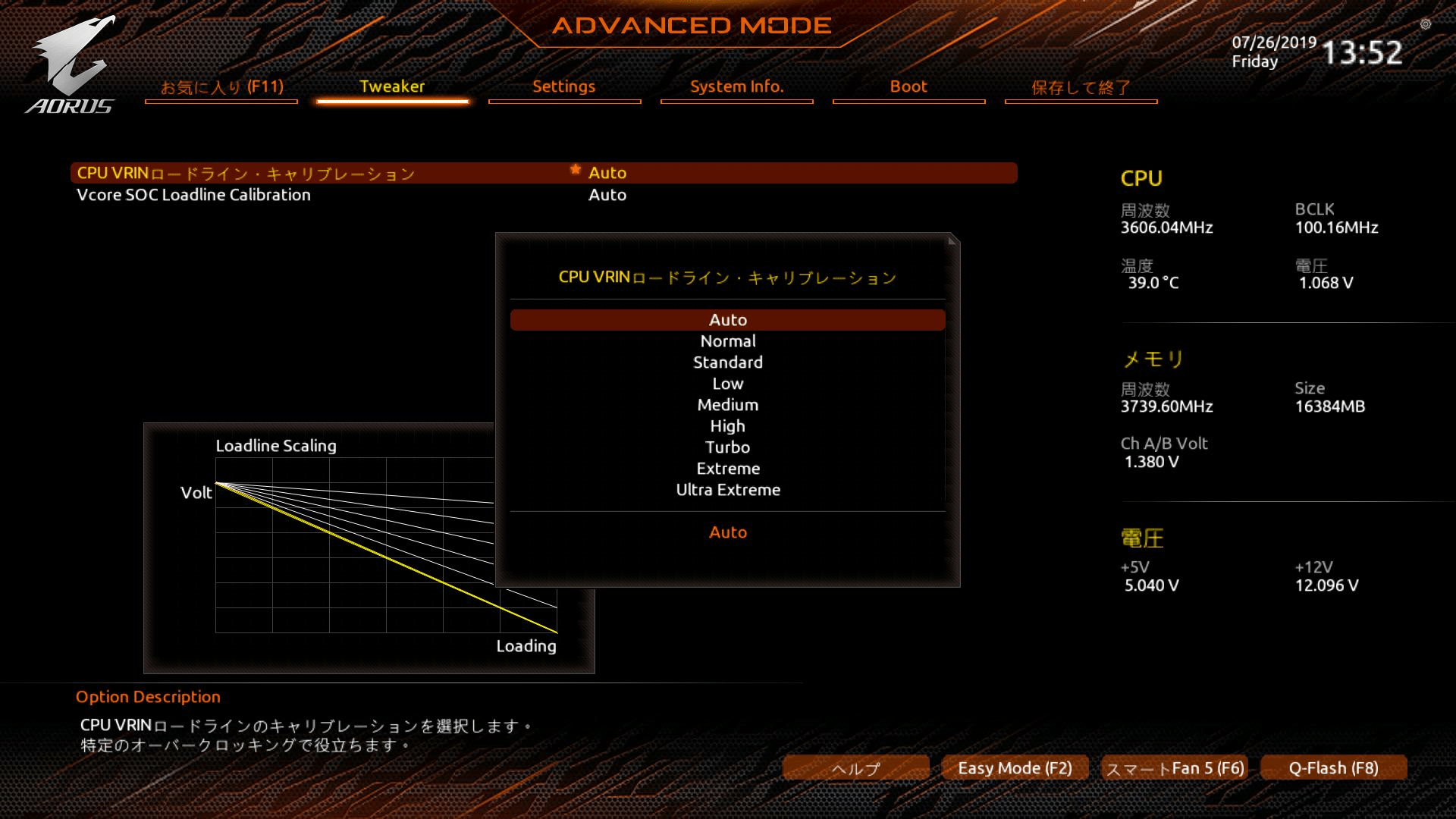
Task: Switch to the Settings tab
Action: 564,87
